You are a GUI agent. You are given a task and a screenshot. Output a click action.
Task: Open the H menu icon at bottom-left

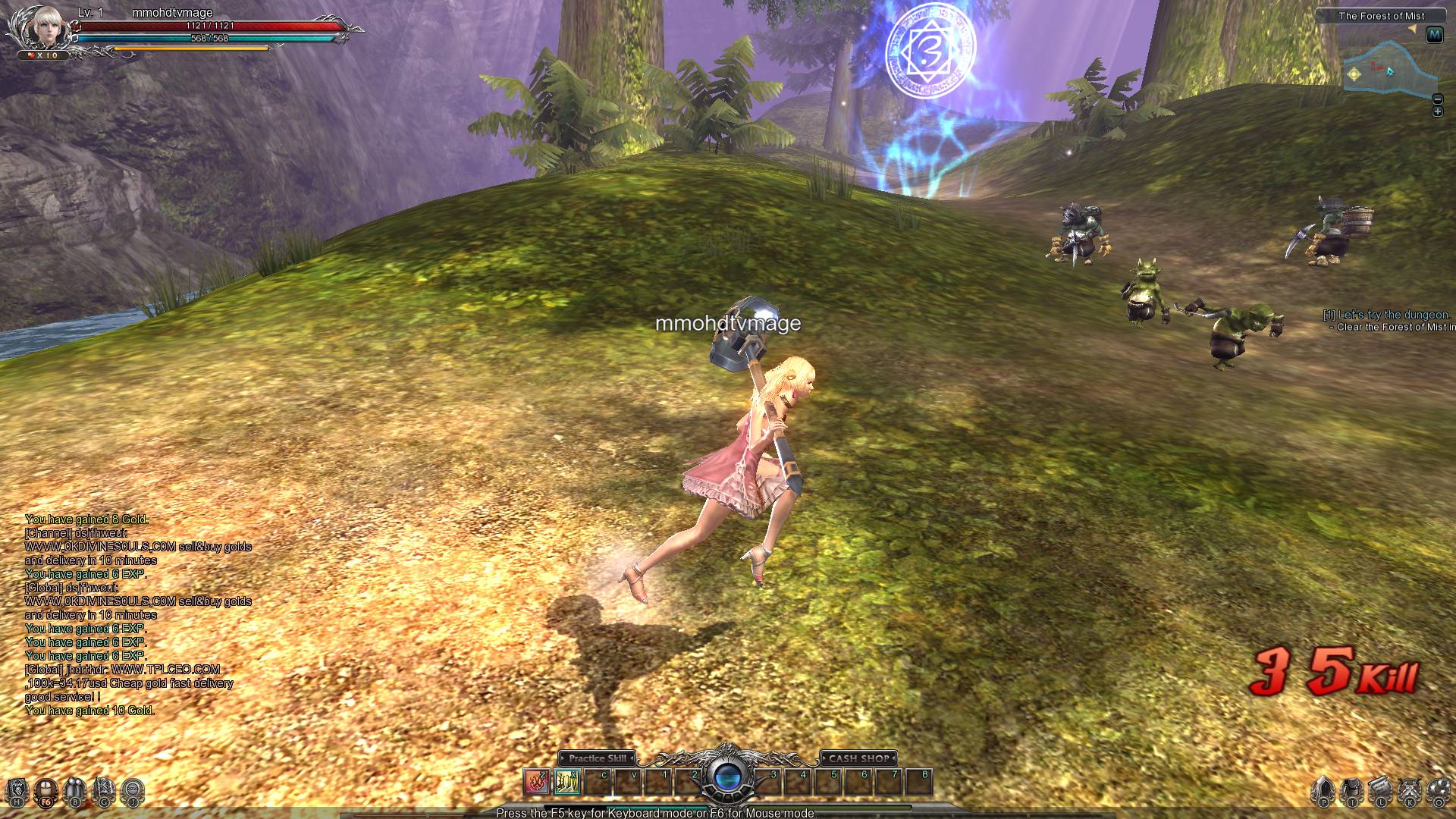[18, 792]
